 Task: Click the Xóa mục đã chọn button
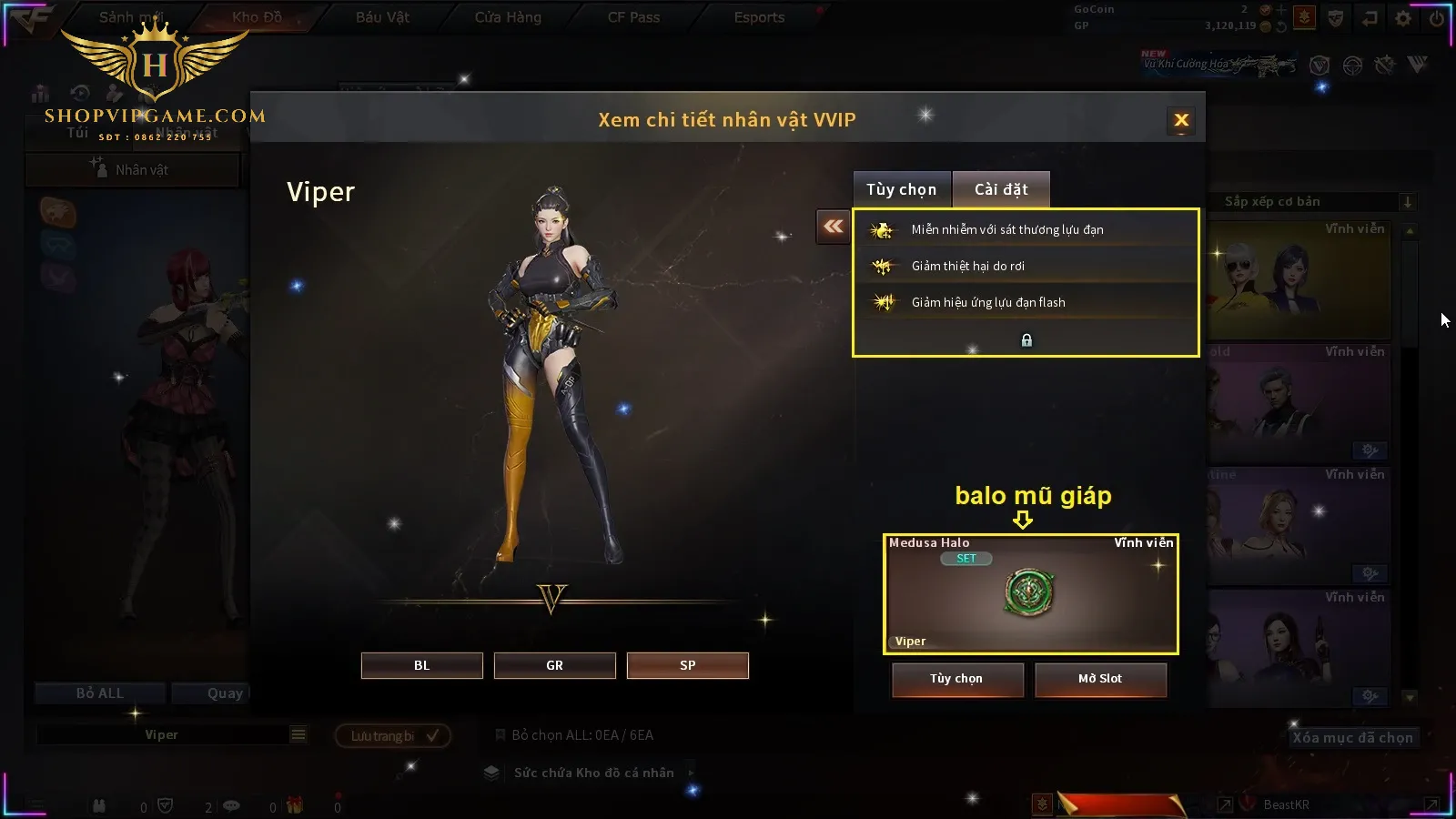point(1352,738)
